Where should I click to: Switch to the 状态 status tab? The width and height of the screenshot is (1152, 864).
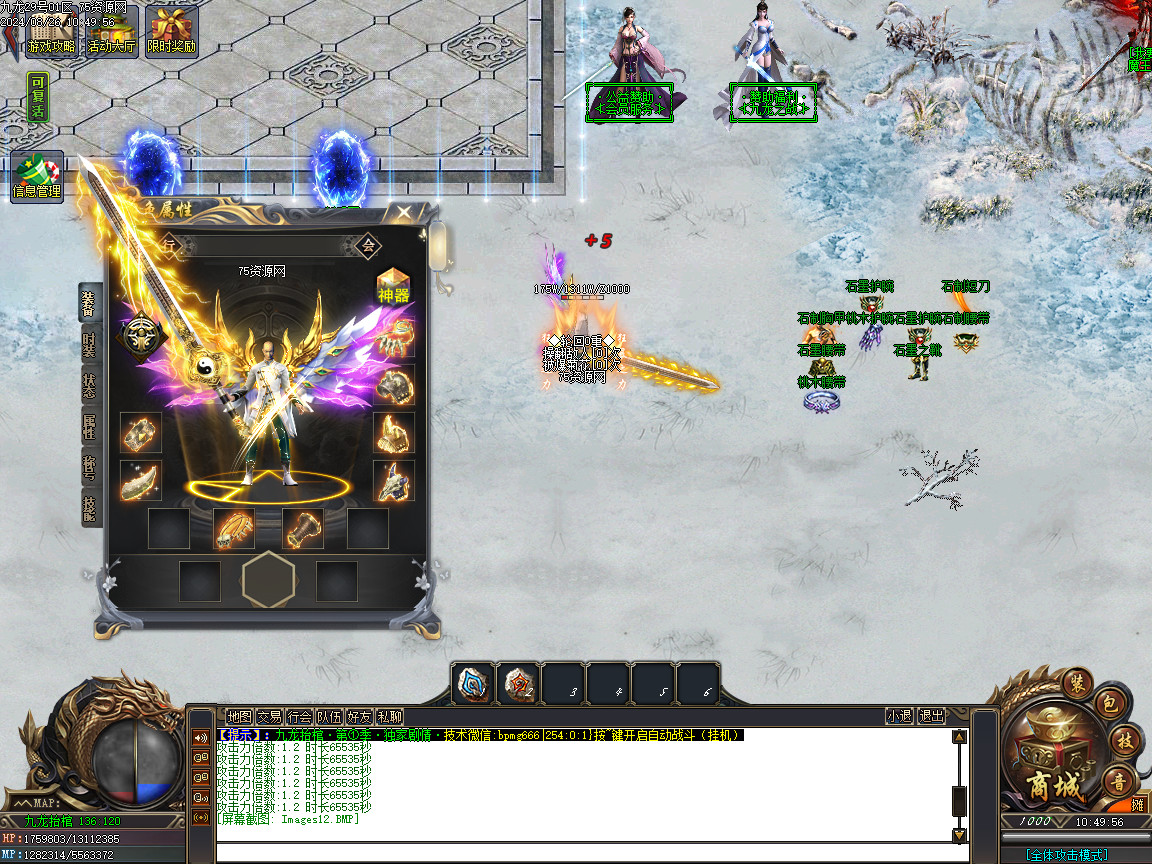(x=90, y=386)
